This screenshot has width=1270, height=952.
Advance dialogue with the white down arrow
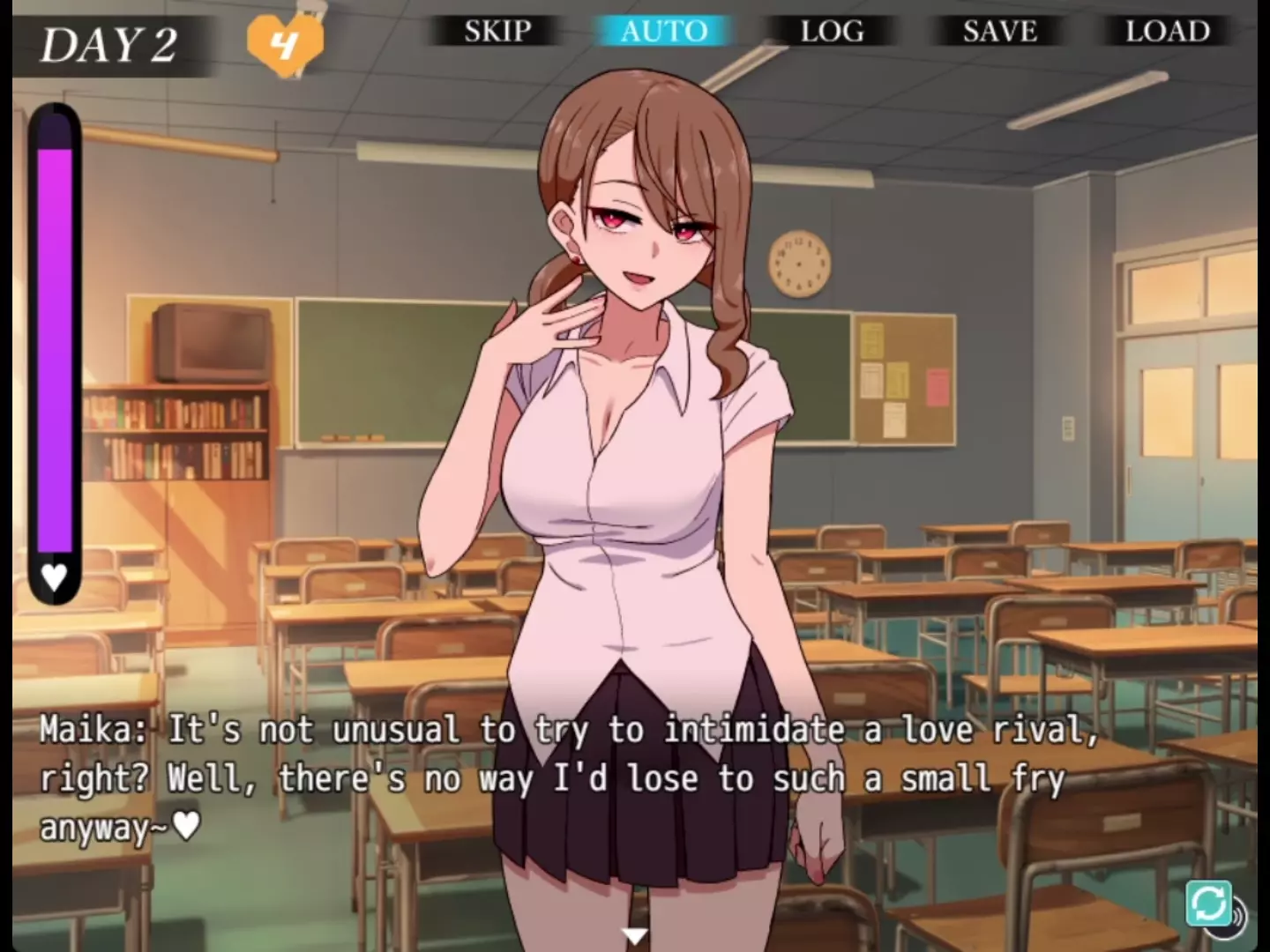pos(634,936)
